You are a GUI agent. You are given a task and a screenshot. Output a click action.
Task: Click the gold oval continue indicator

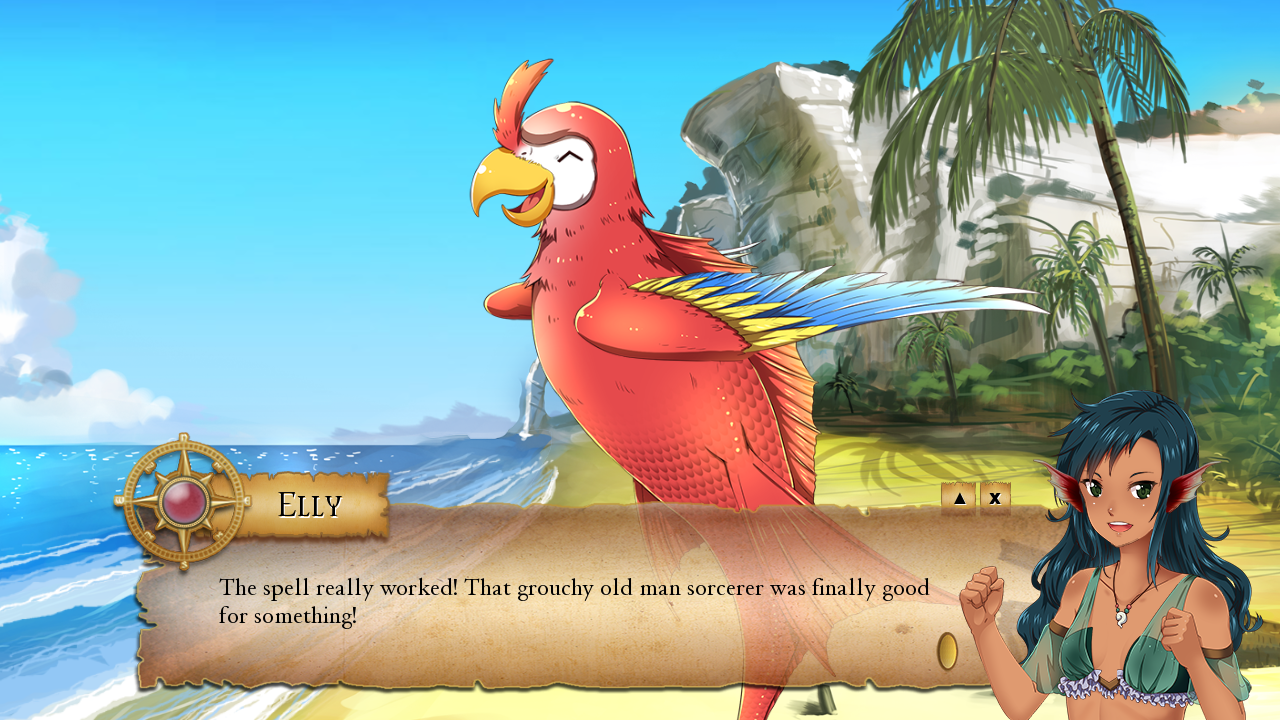coord(947,651)
